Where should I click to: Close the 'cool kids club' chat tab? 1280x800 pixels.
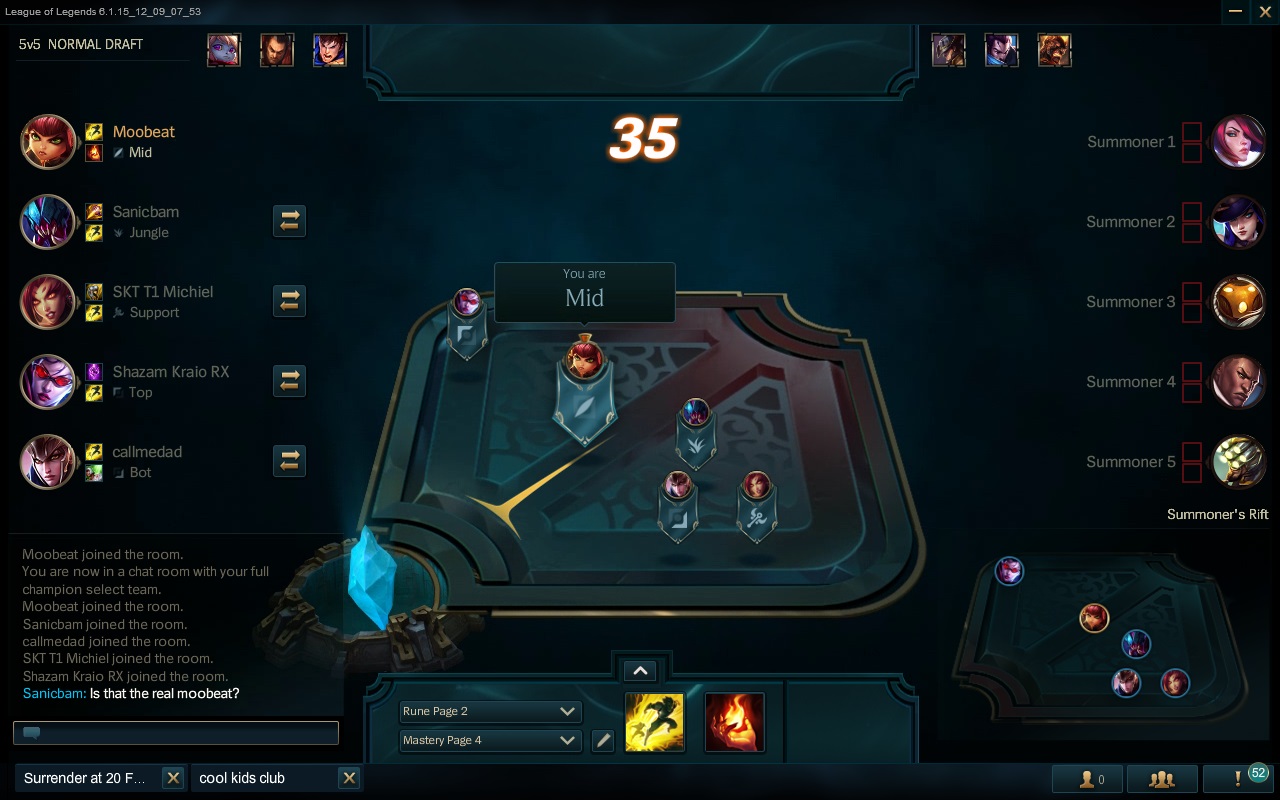pos(349,777)
